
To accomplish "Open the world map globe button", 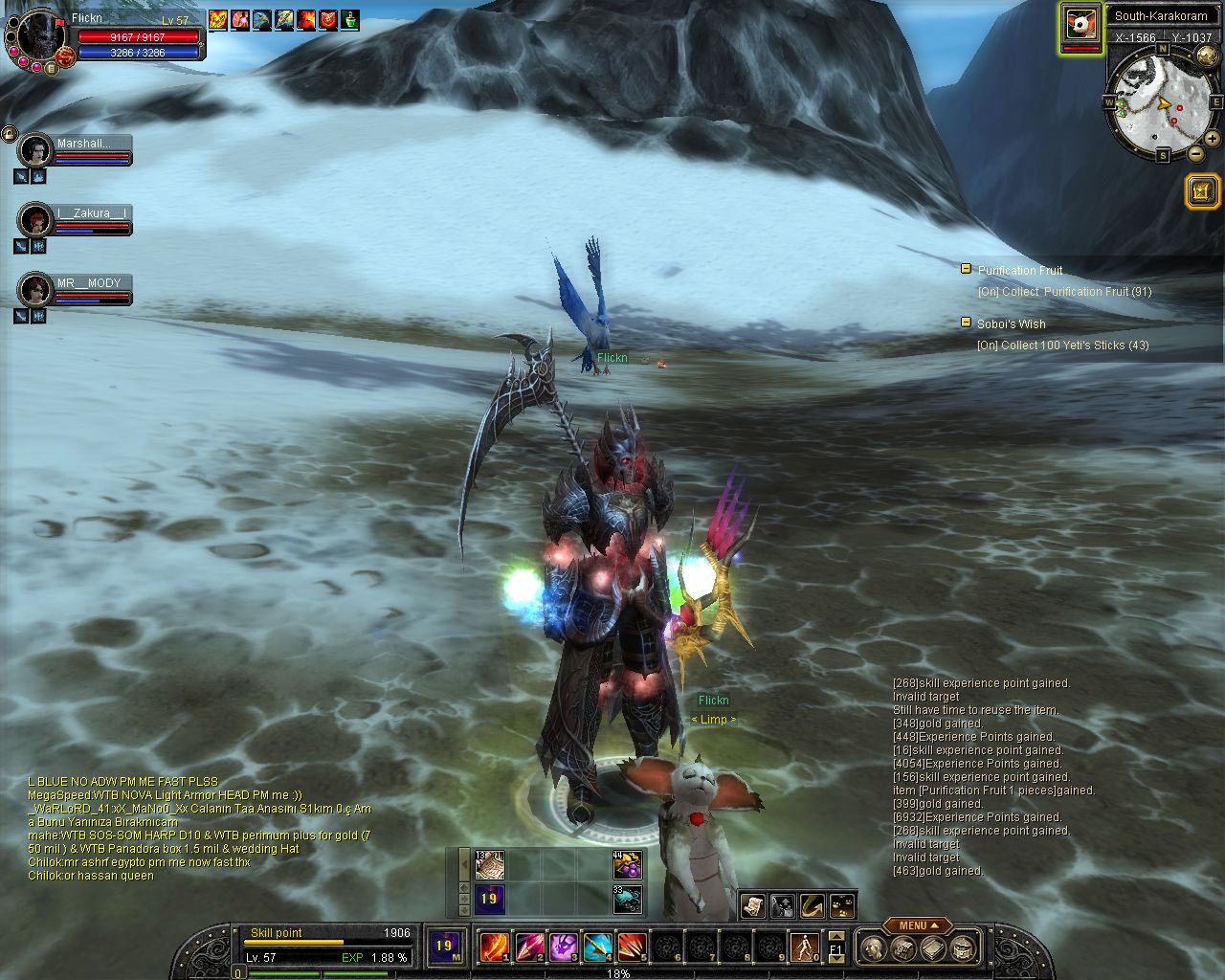I will tap(1206, 57).
